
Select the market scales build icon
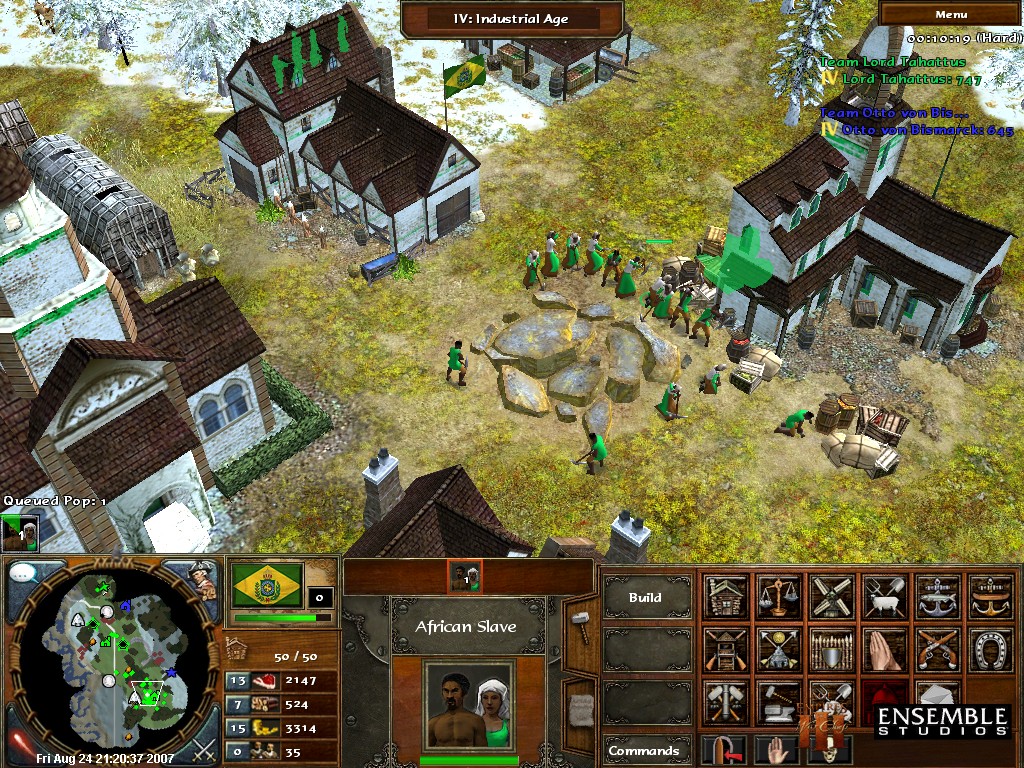(779, 597)
